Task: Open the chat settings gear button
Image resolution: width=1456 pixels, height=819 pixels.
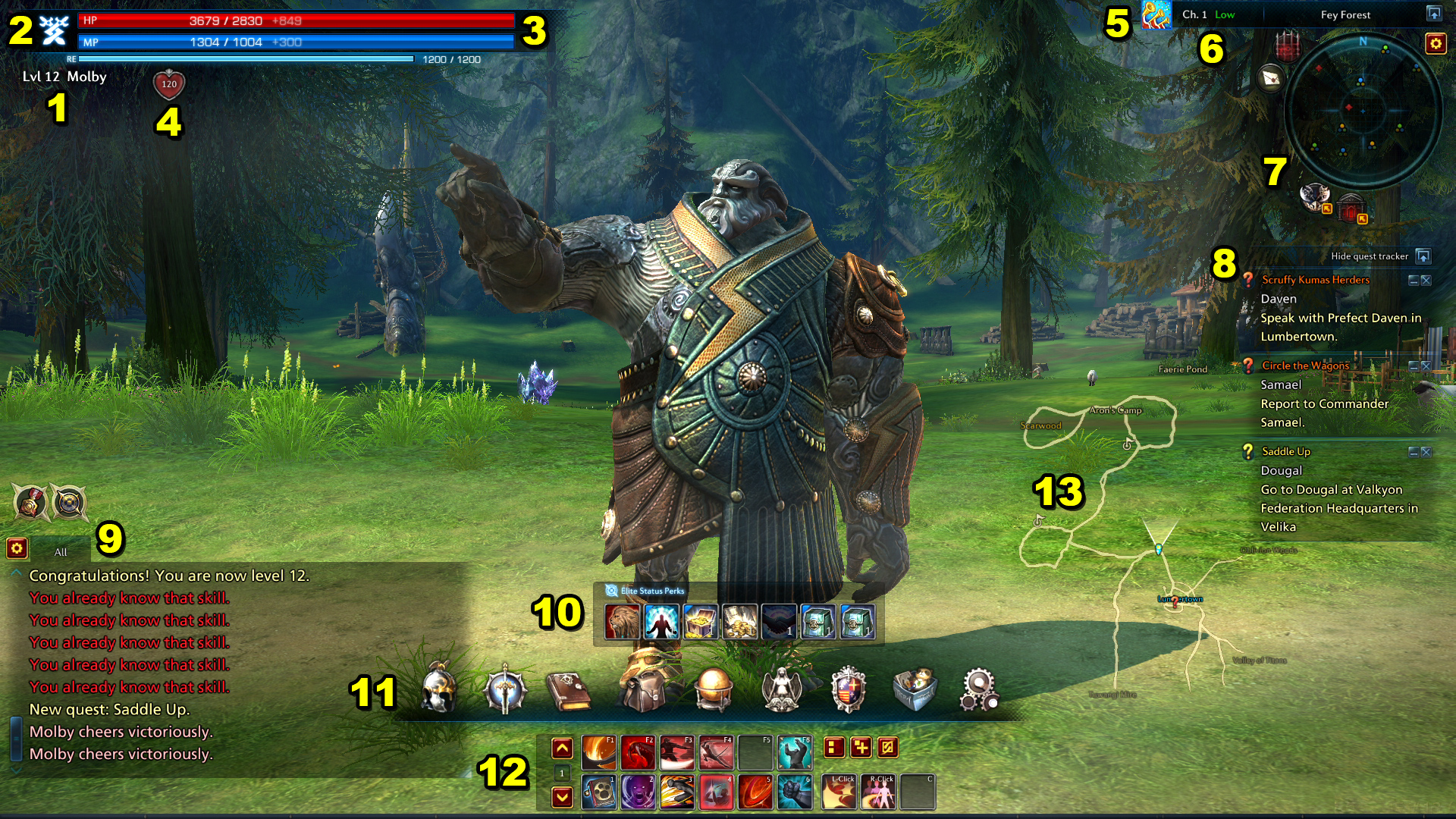Action: 17,548
